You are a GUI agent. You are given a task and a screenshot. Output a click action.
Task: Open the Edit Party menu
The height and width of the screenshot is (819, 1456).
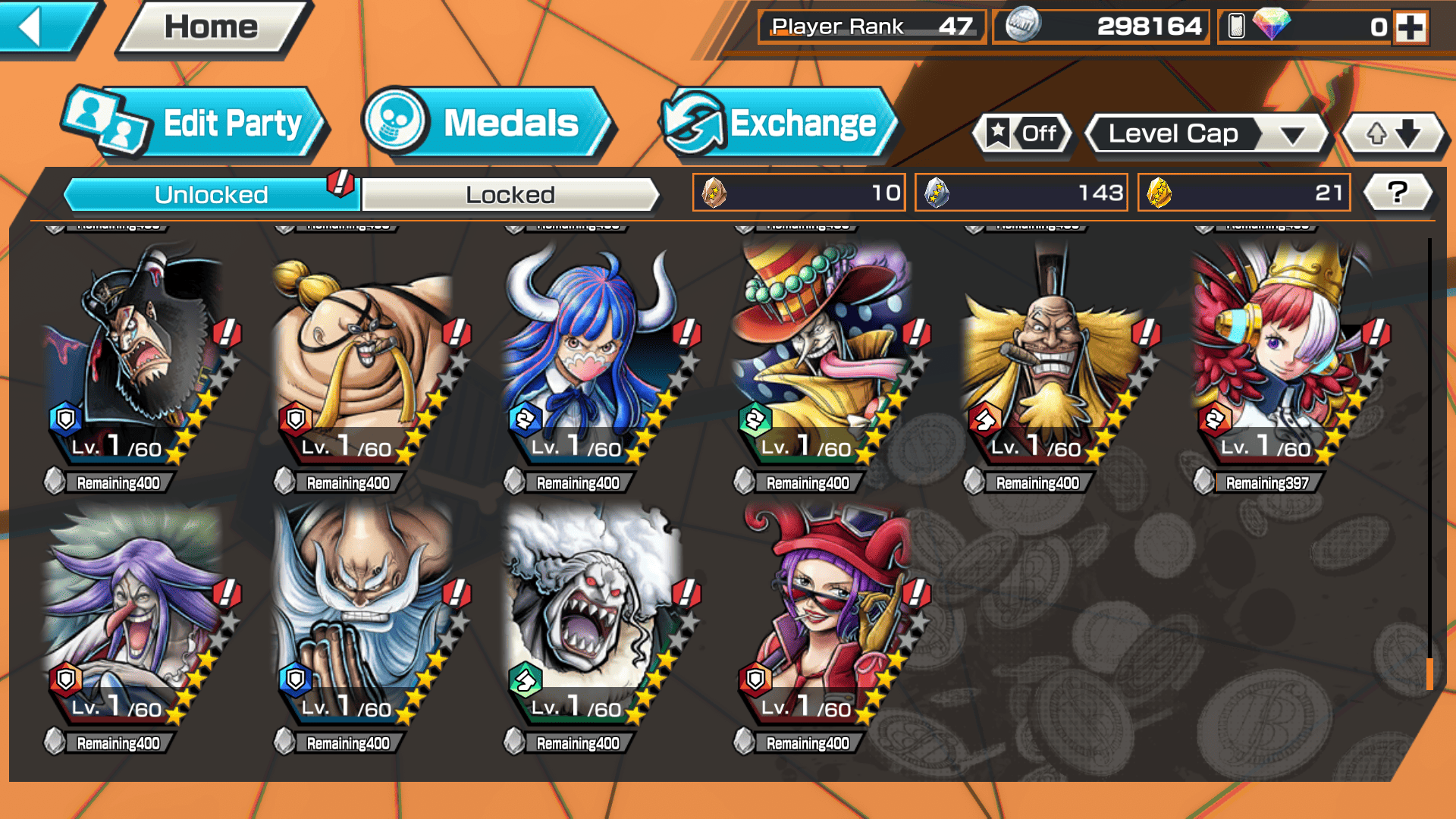point(197,124)
